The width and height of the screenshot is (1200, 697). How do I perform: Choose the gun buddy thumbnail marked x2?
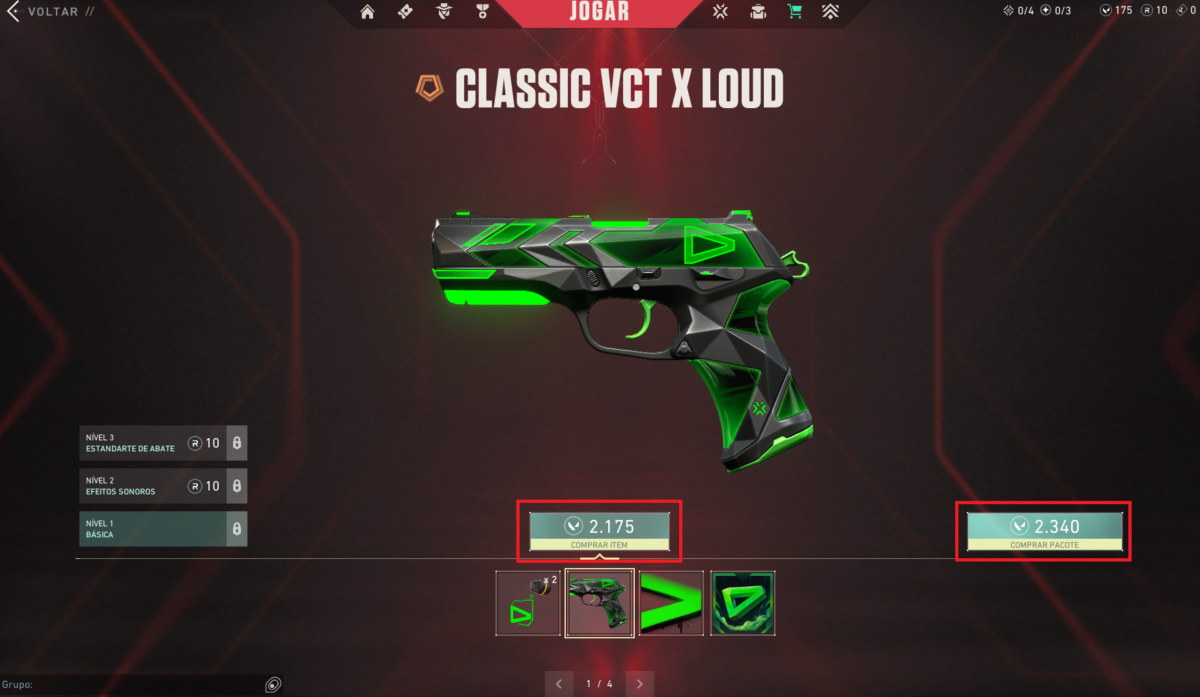click(529, 603)
